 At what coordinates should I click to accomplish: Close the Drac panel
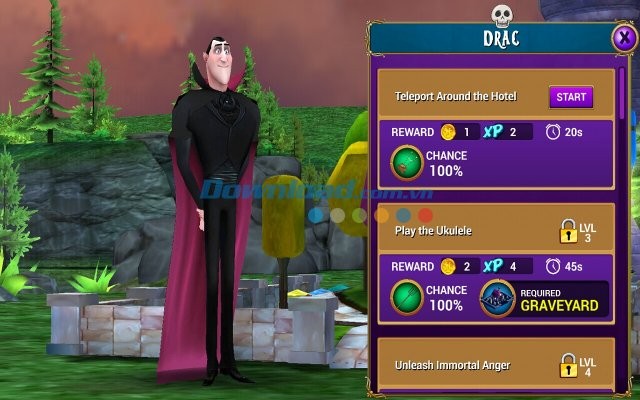(624, 39)
